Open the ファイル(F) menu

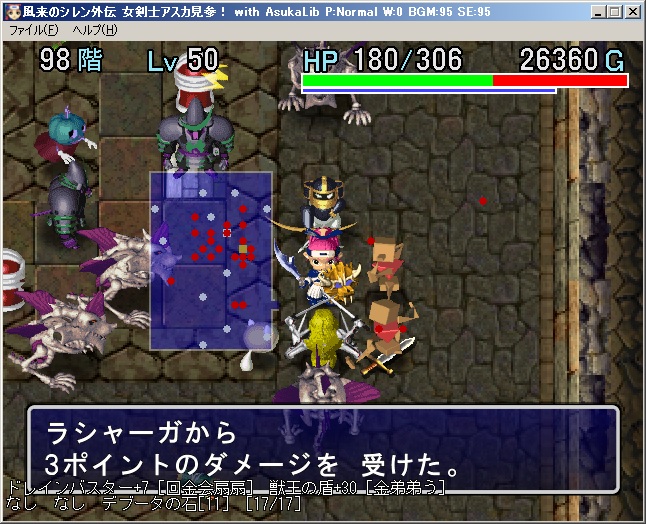click(33, 30)
